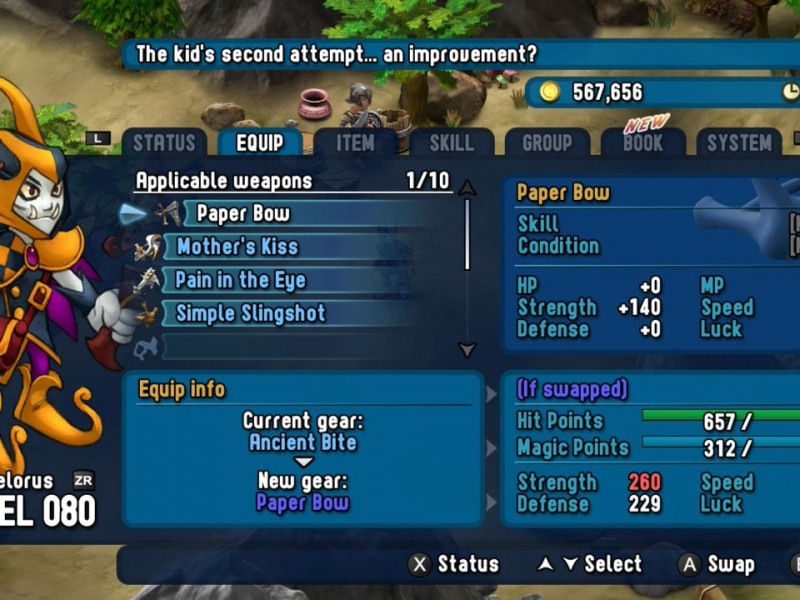
Task: Switch to the ITEM tab
Action: (355, 143)
